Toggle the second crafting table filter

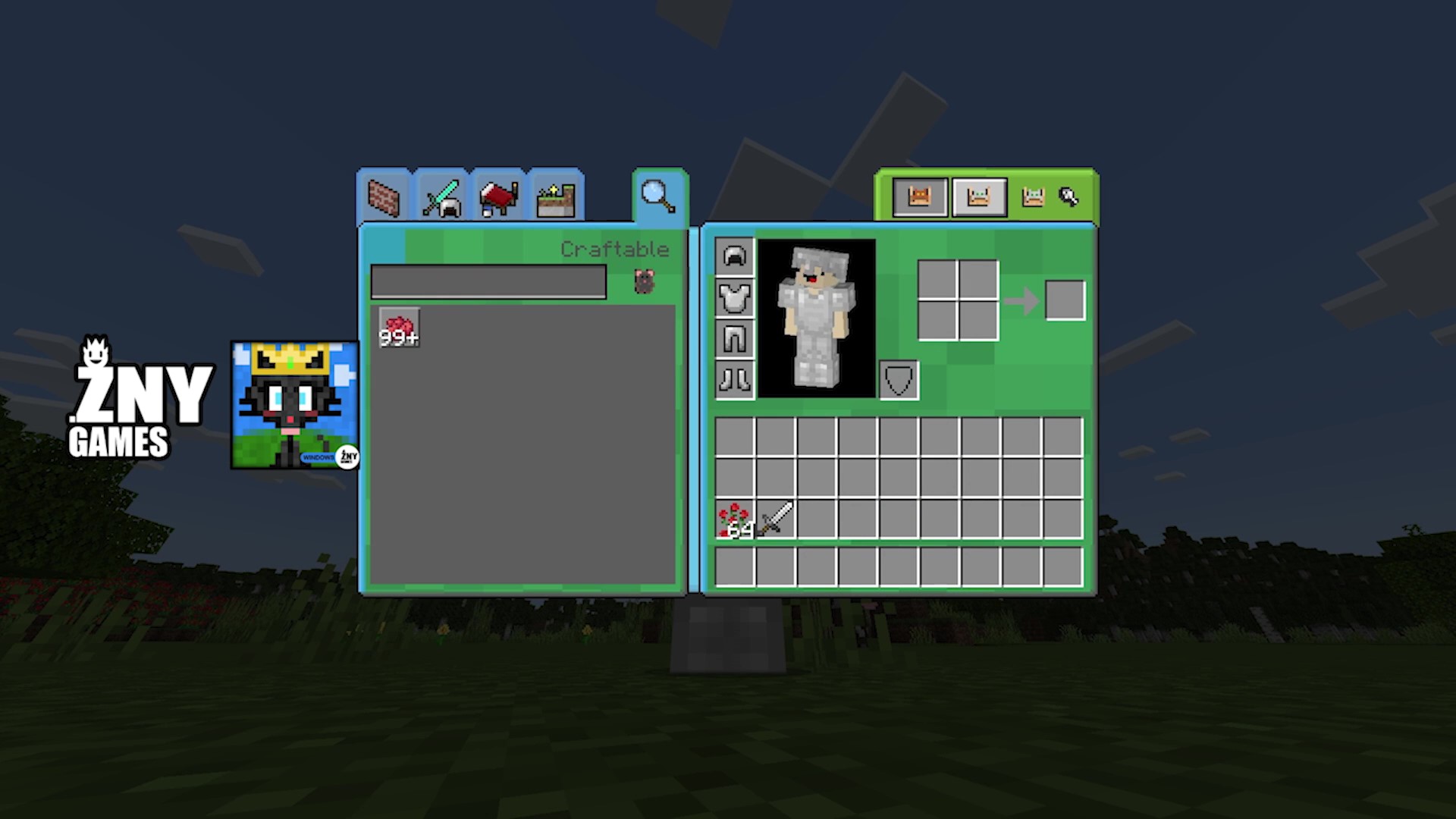click(979, 196)
